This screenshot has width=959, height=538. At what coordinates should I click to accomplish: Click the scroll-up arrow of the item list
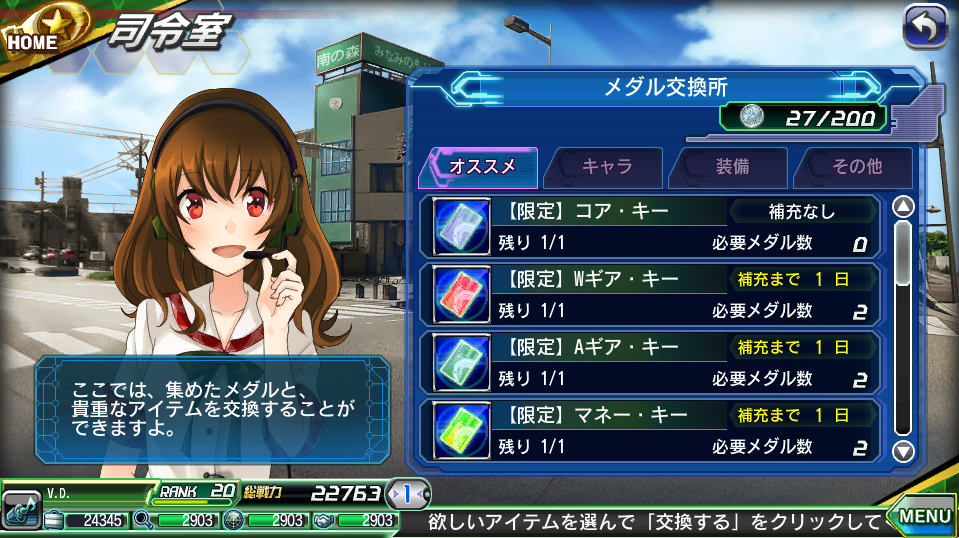coord(903,208)
